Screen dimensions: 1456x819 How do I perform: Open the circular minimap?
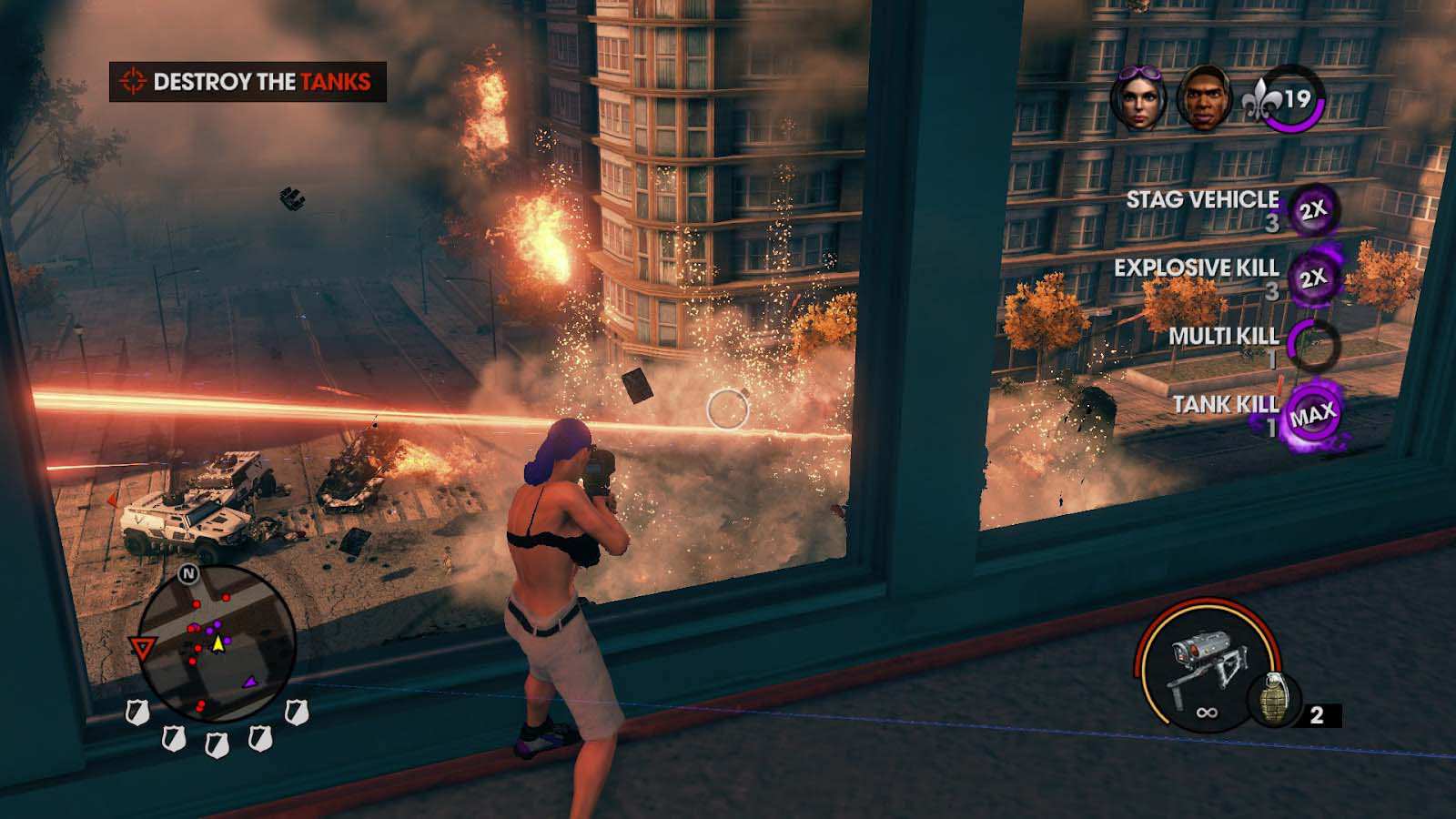tap(216, 642)
